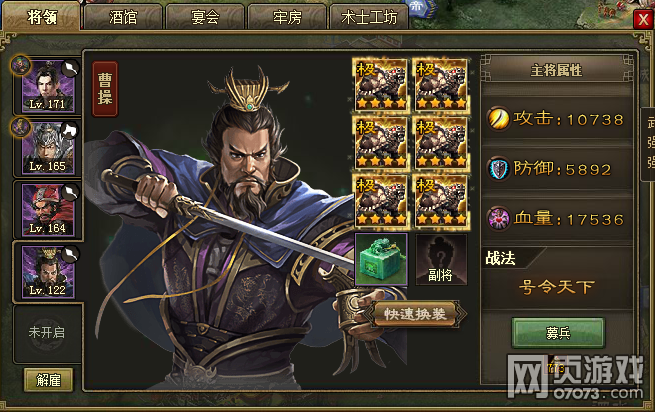Recruit troops with the 募兵 button
The width and height of the screenshot is (655, 412).
click(x=558, y=332)
